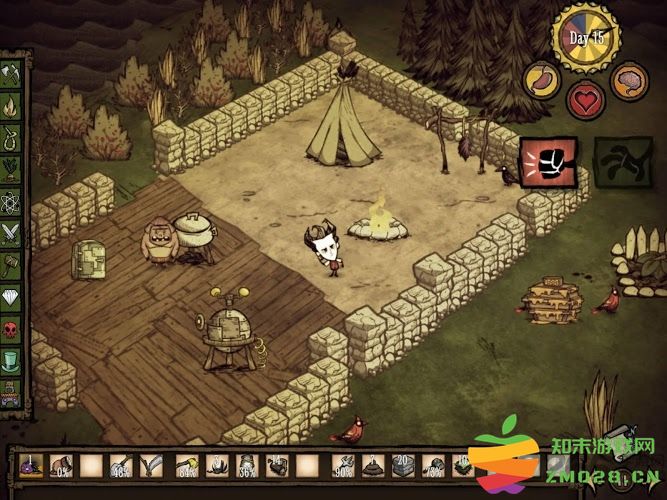Select the first inventory slot item
The image size is (667, 500).
pos(29,466)
